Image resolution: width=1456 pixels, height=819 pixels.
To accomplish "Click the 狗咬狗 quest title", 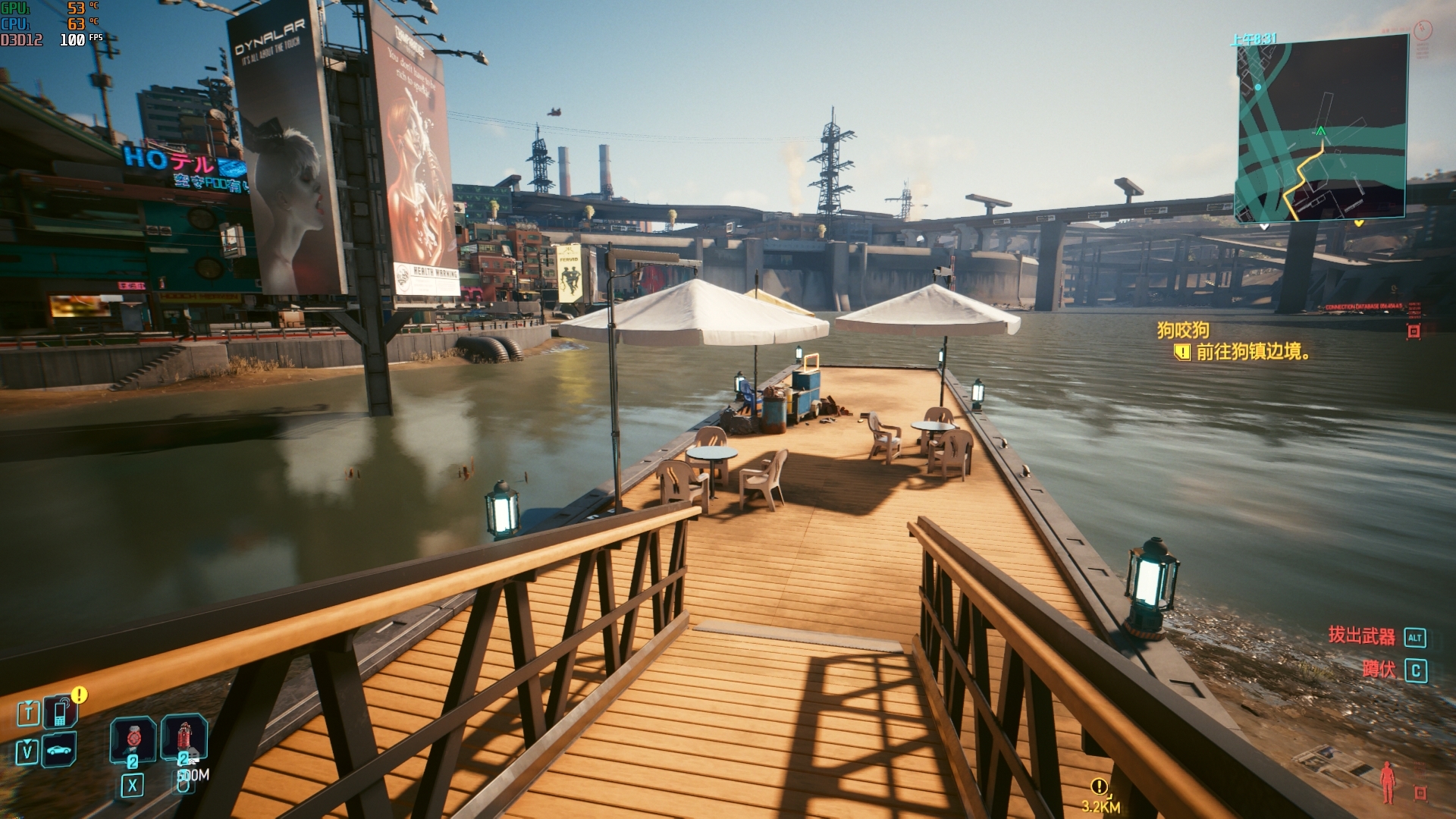I will point(1183,330).
